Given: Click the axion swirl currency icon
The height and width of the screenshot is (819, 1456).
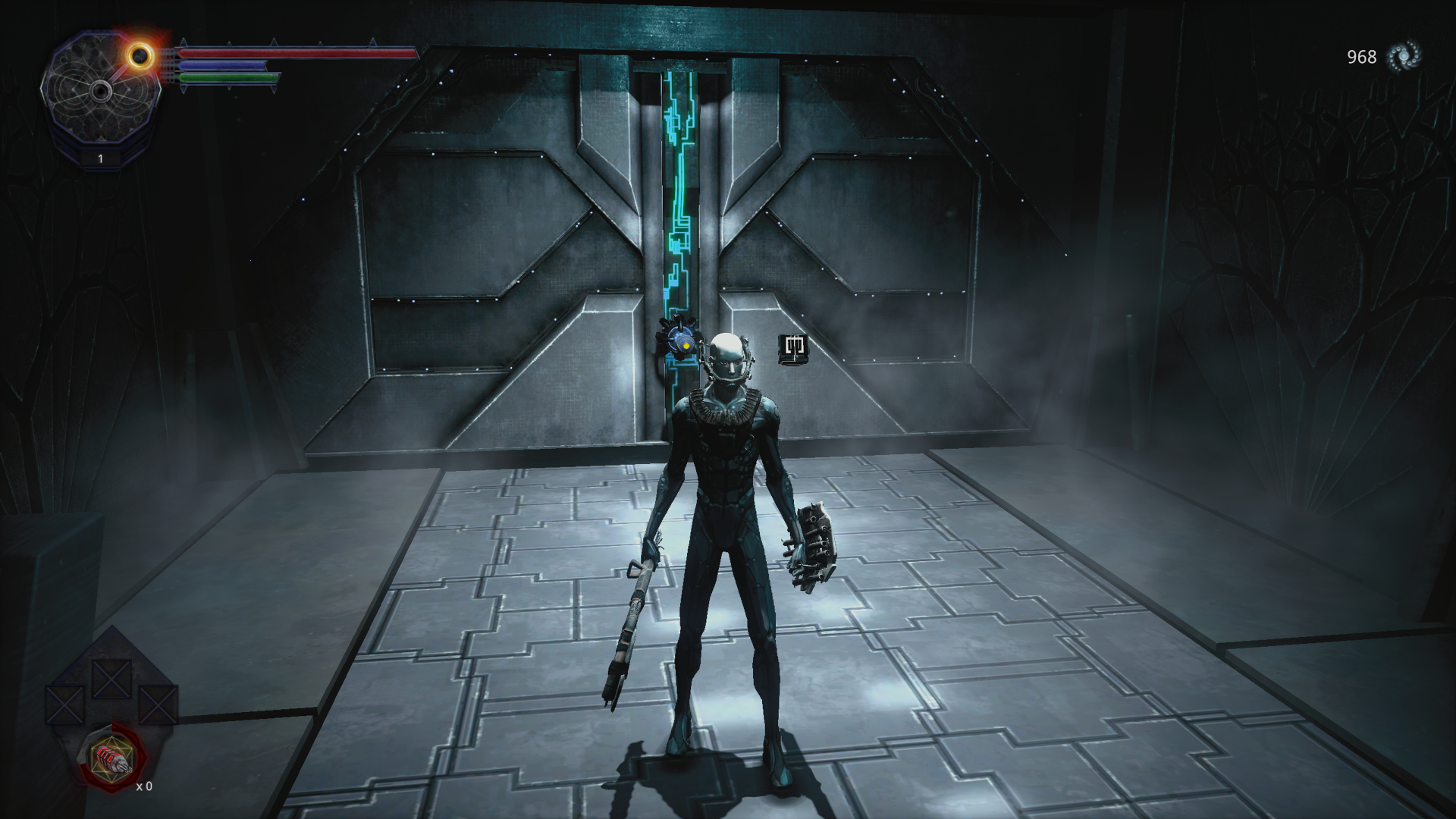Looking at the screenshot, I should tap(1403, 57).
